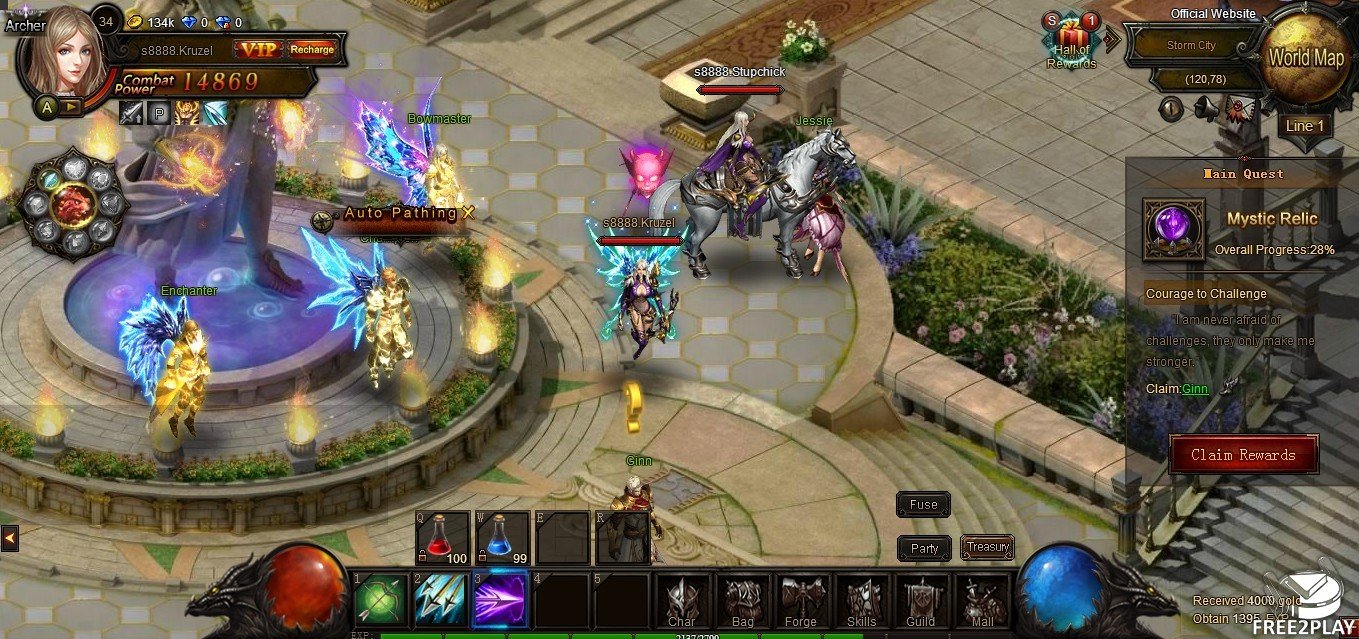Activate the purple arrow skill
Viewport: 1359px width, 639px height.
tap(501, 600)
